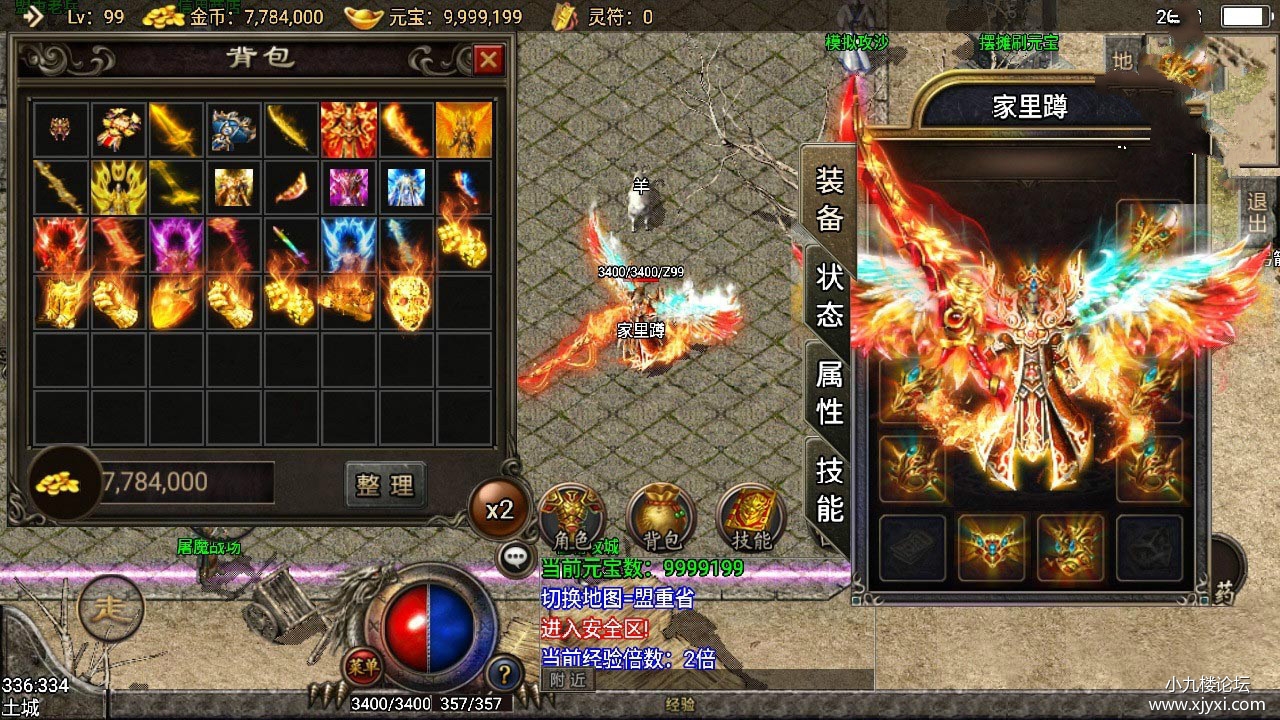Open the 角色 character icon
Screen dimensions: 1280x720
tap(571, 513)
